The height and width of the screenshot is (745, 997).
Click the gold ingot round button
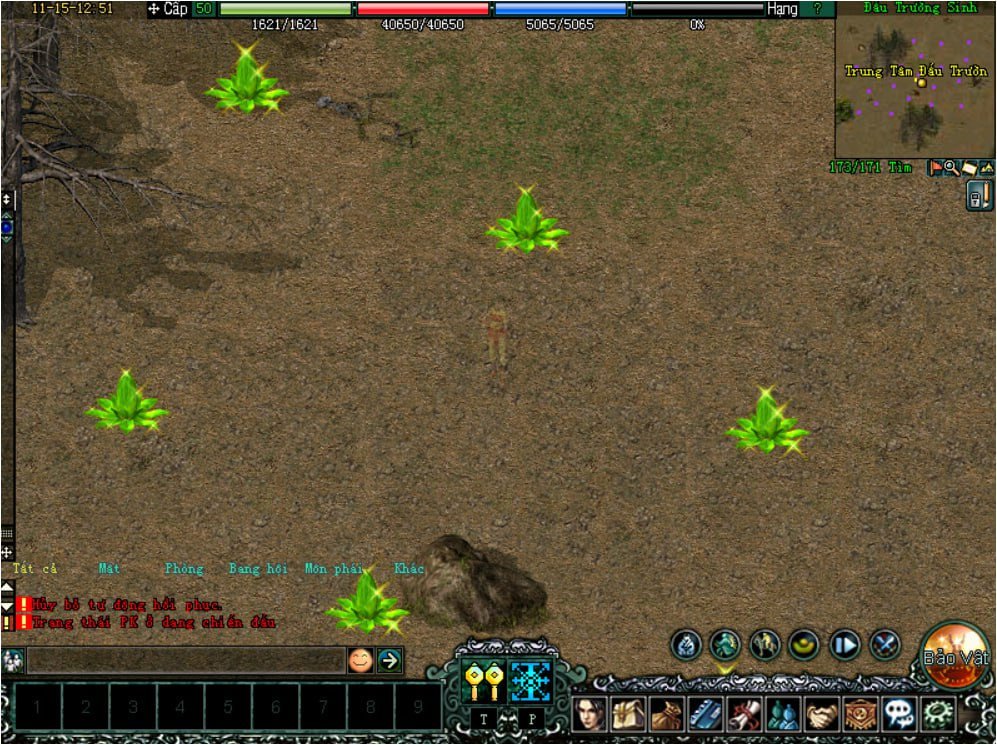[x=804, y=645]
